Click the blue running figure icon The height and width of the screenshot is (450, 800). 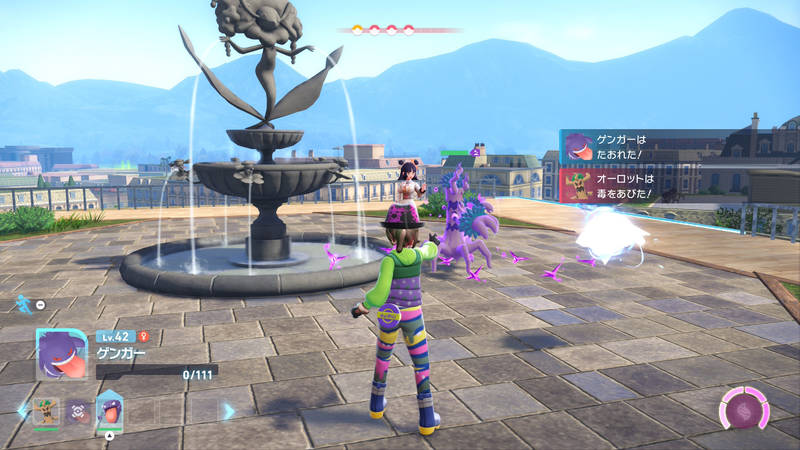22,301
